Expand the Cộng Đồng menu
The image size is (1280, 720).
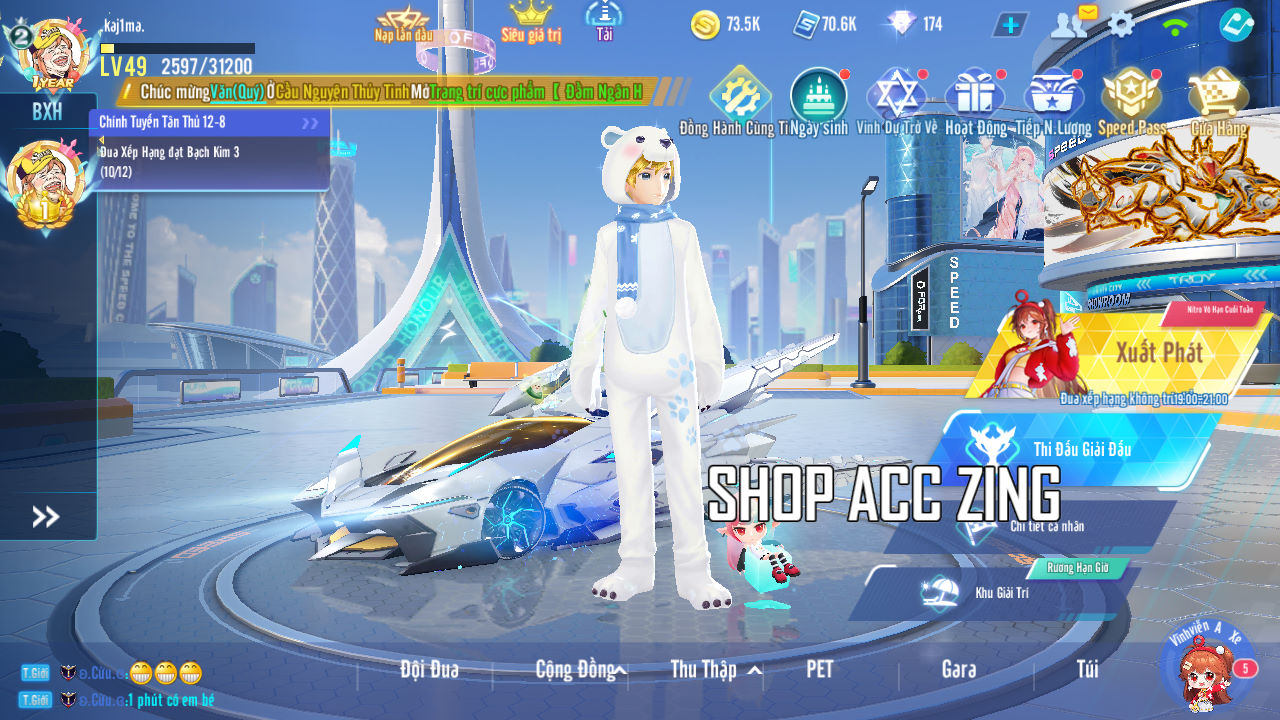(x=580, y=669)
